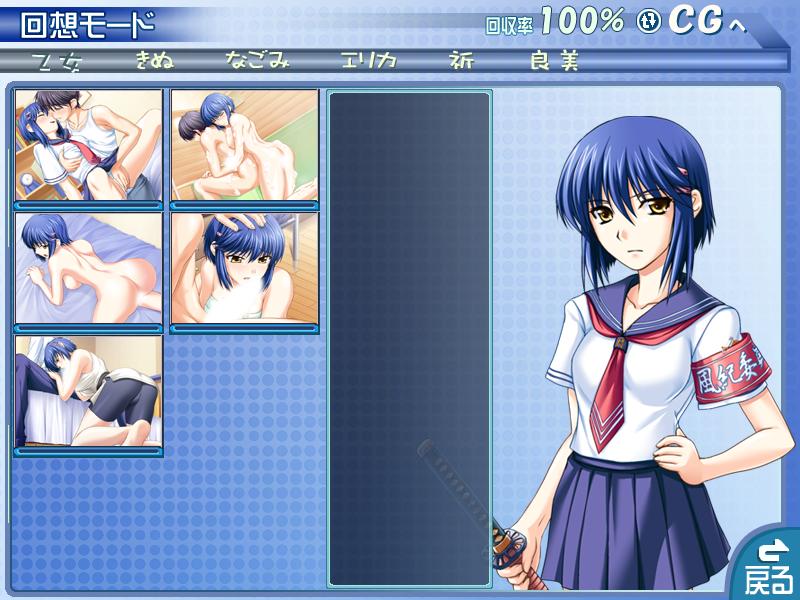The image size is (800, 600).
Task: Show the 祈 character tab
Action: click(462, 61)
